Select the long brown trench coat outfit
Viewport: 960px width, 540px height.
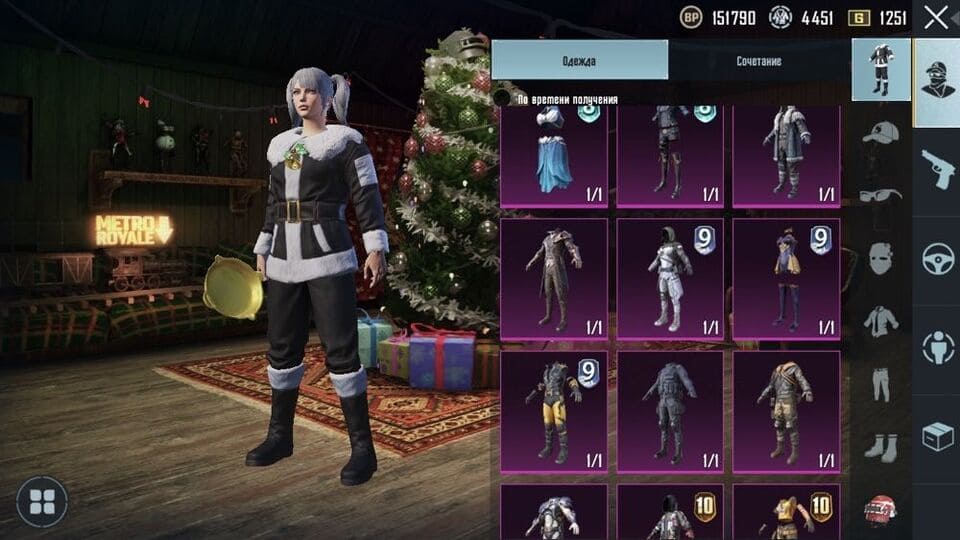pyautogui.click(x=553, y=279)
